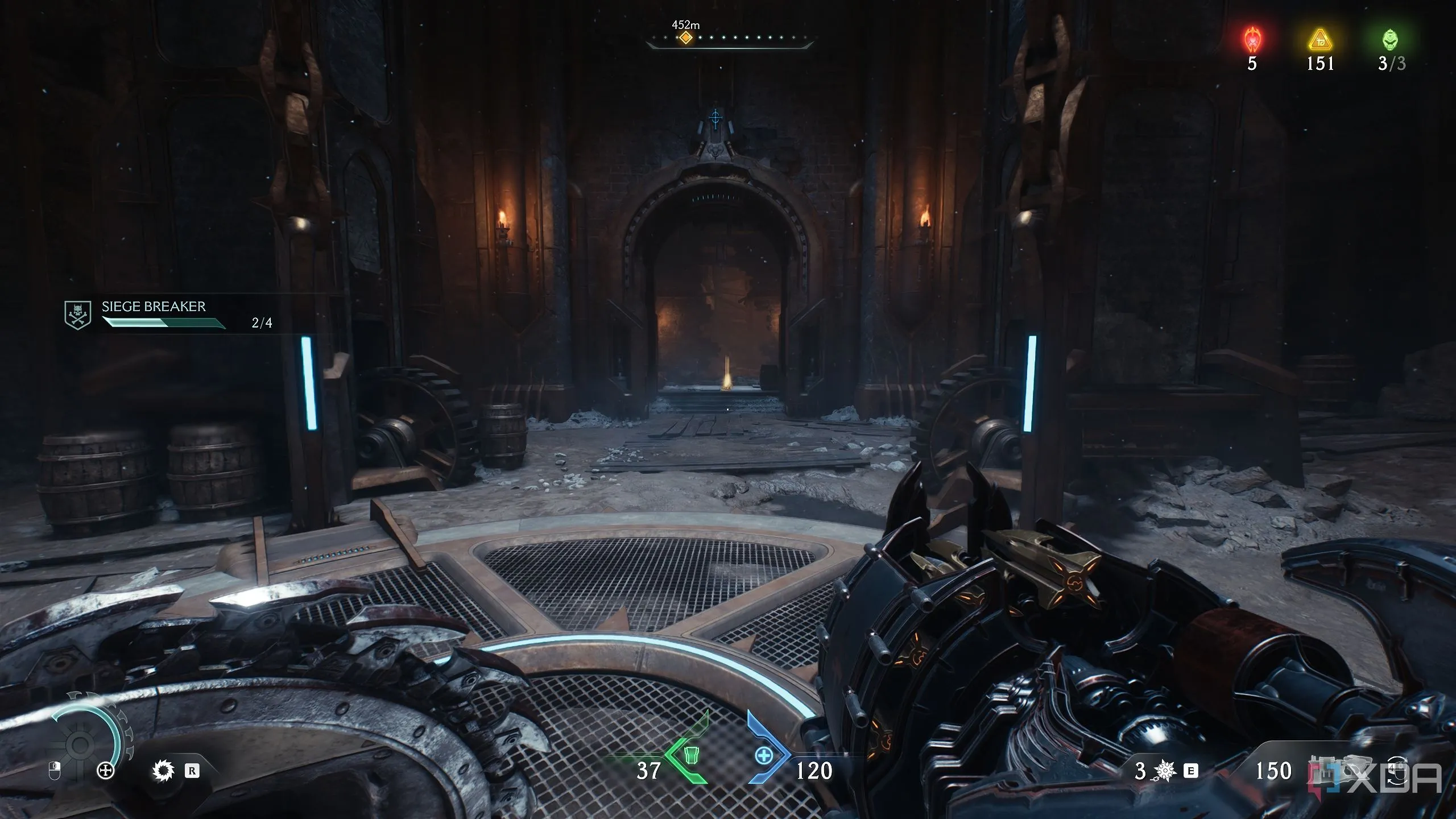
Task: Click the green armor shield icon
Action: 691,755
